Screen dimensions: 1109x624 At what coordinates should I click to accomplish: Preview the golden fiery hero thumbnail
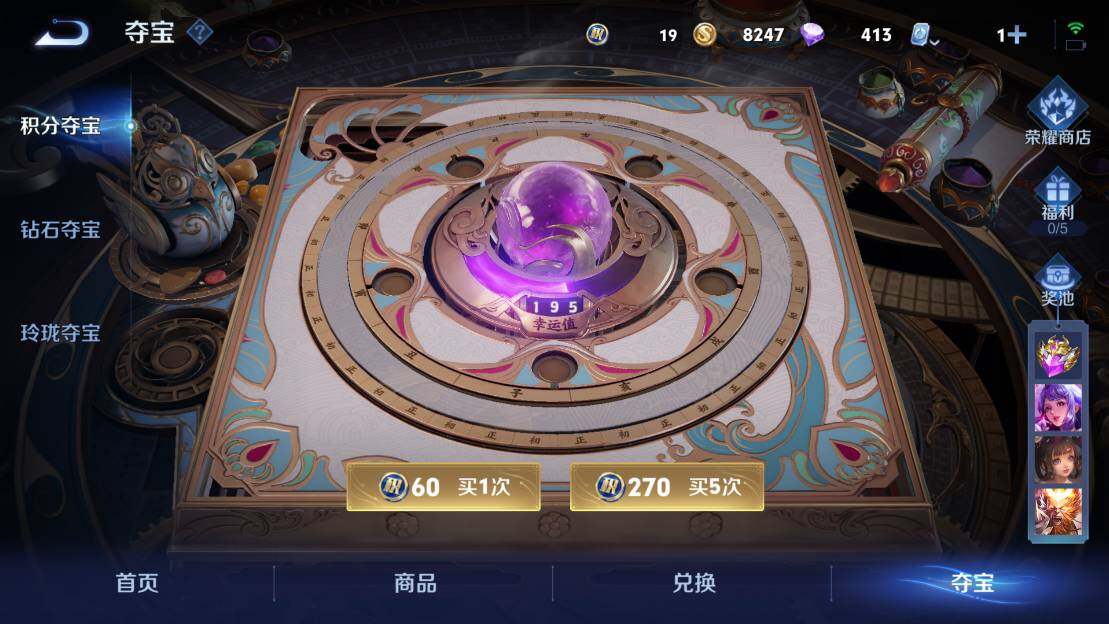tap(1057, 511)
